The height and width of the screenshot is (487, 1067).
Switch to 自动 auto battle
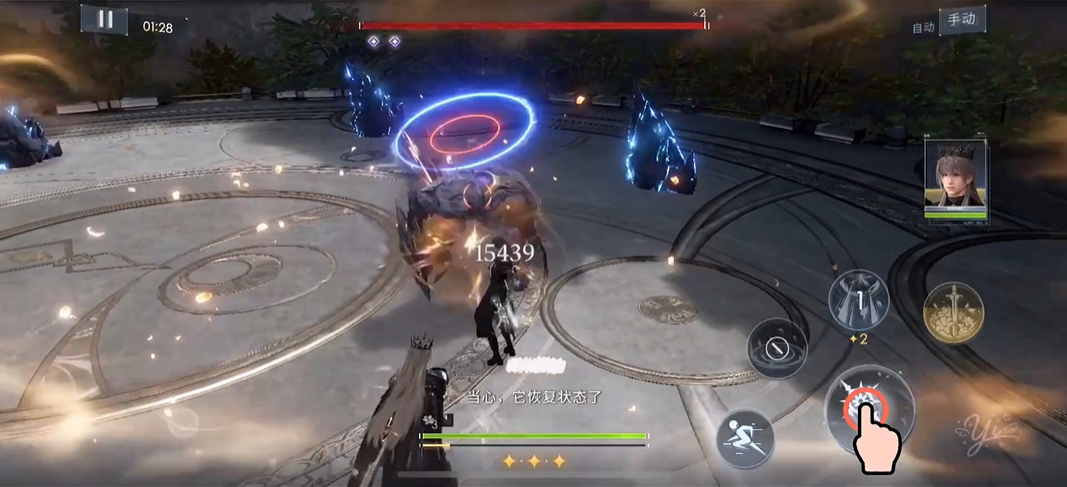pos(923,27)
